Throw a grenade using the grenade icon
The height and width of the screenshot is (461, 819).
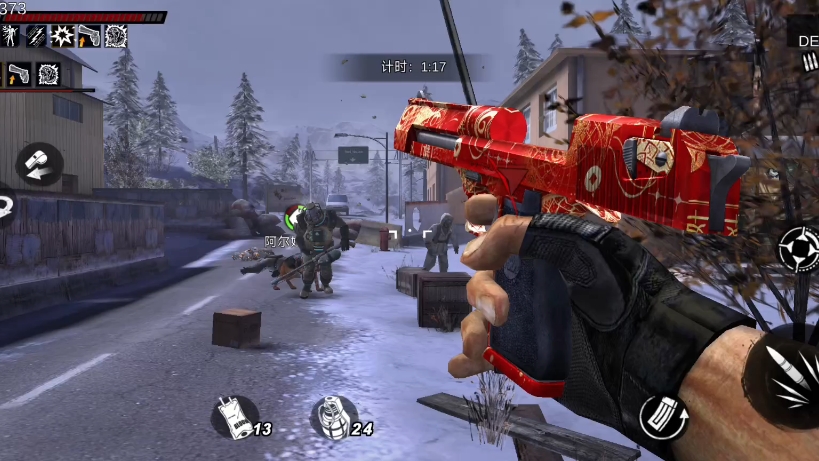[x=334, y=417]
